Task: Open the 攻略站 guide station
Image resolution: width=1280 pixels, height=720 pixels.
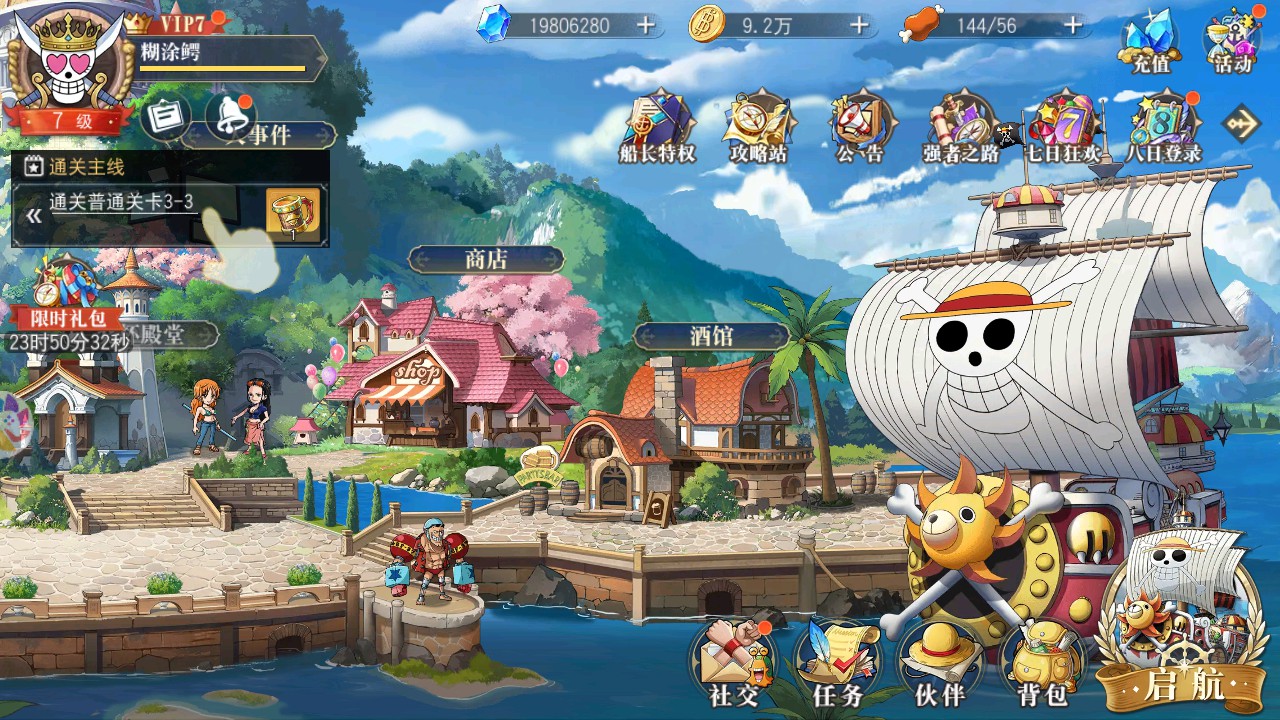Action: point(759,128)
